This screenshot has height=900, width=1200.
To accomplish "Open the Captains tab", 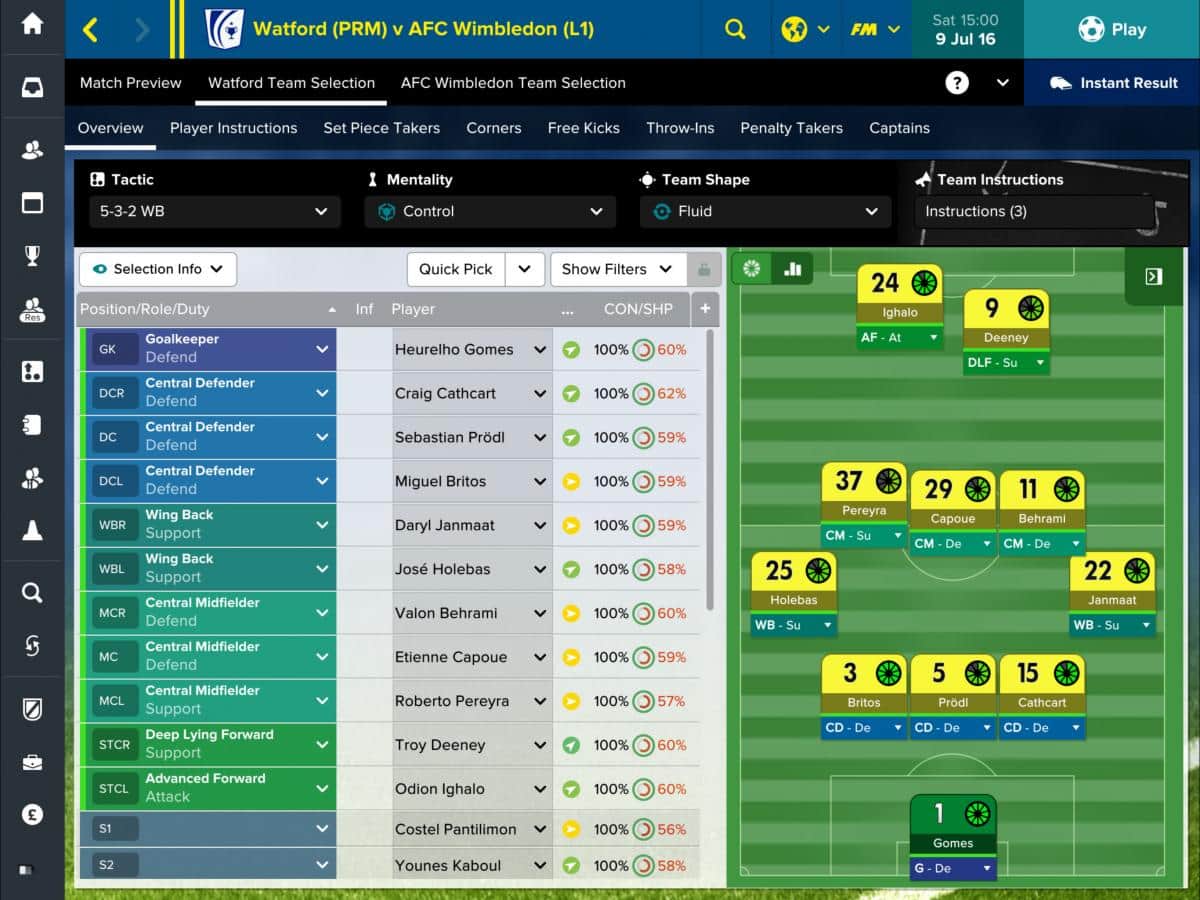I will [x=899, y=128].
